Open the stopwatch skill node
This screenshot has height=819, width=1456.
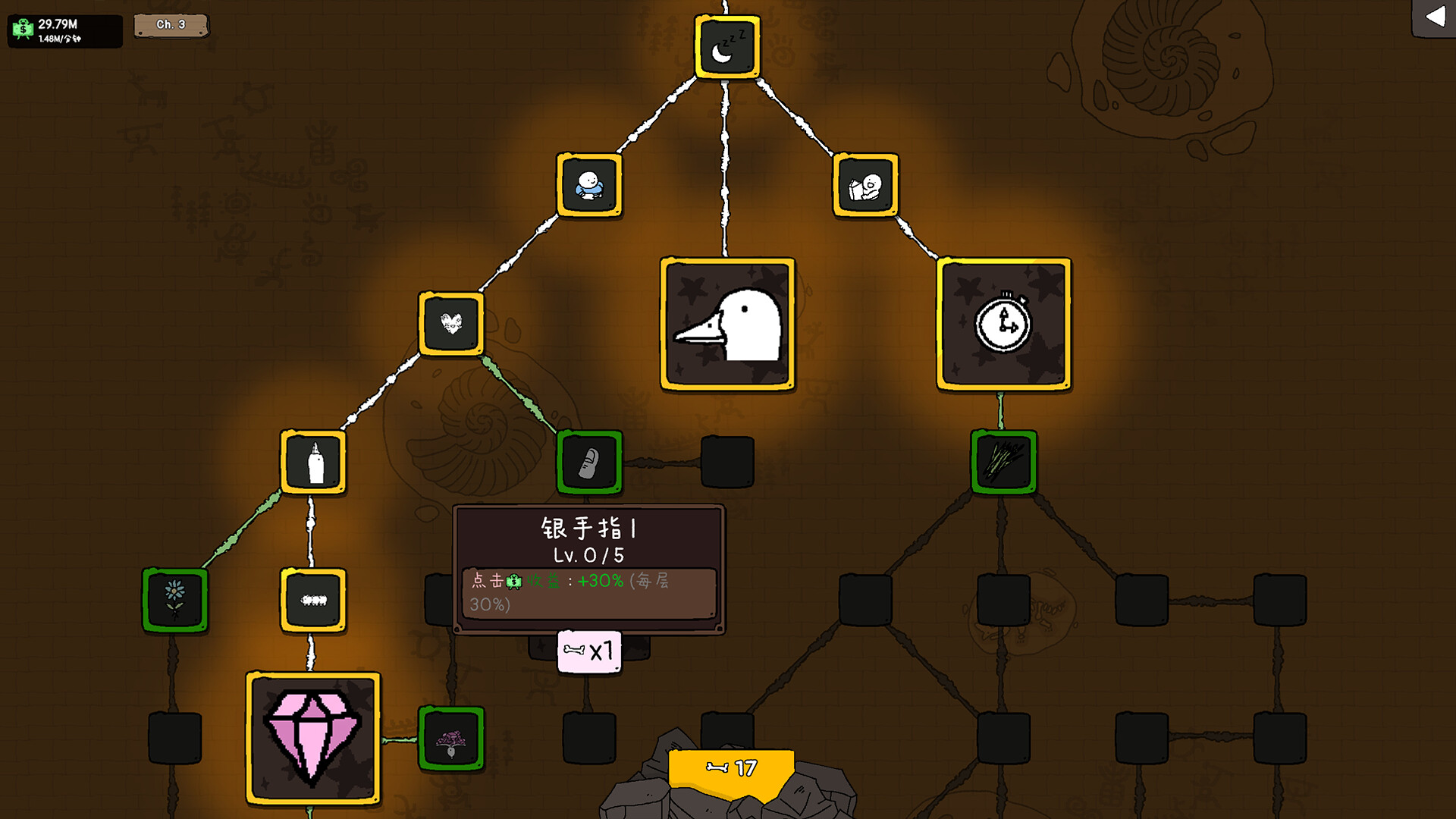pos(1003,322)
